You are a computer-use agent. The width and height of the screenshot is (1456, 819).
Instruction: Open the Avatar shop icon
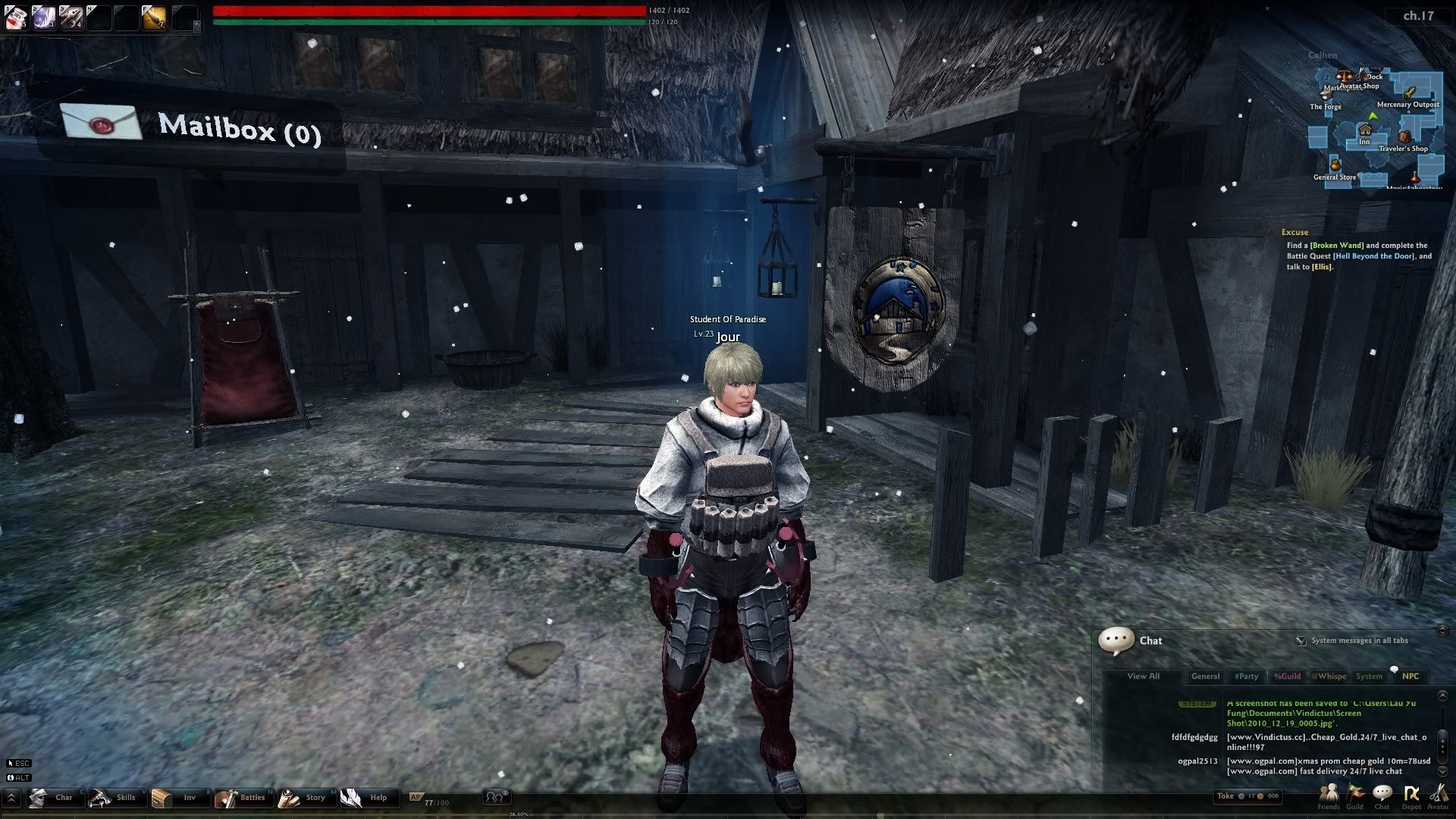click(x=1438, y=795)
